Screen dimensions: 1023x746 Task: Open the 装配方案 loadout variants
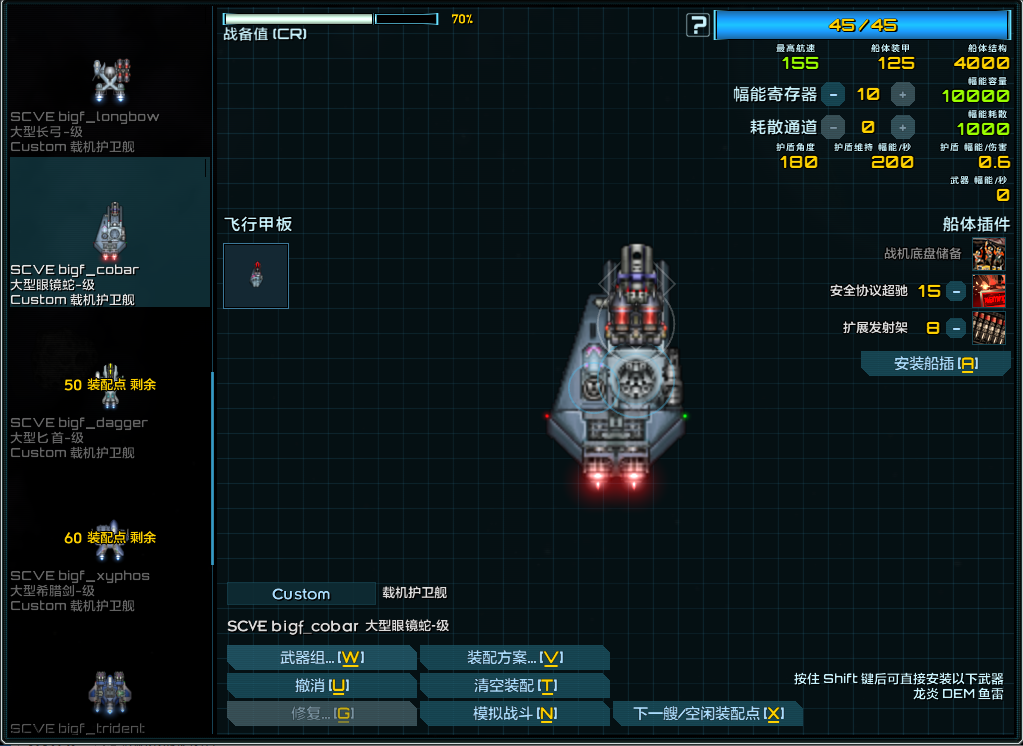pos(514,657)
